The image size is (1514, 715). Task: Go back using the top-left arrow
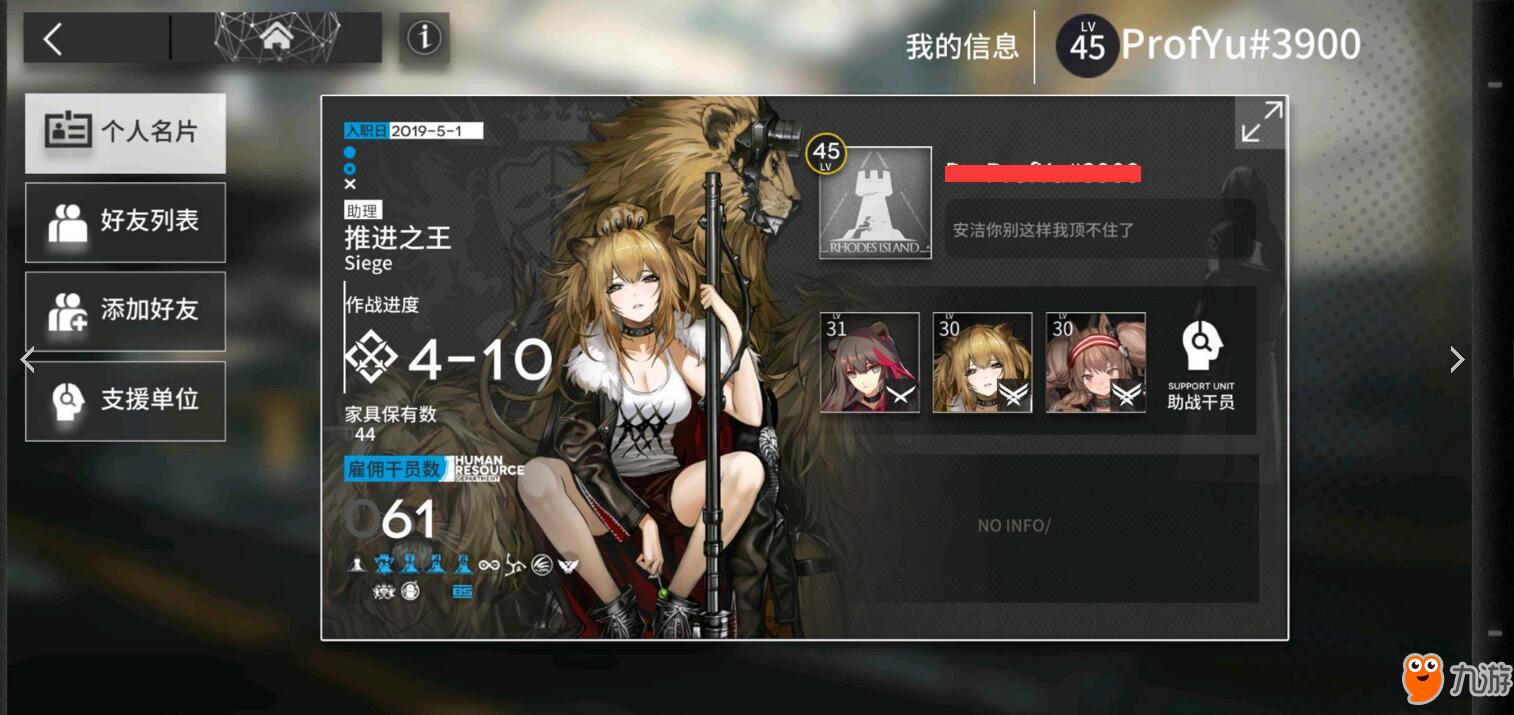(53, 39)
